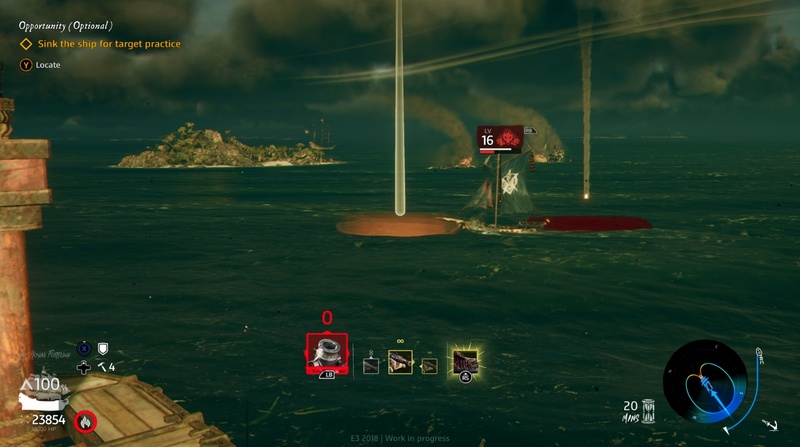Open the circular wind compass minimap
Viewport: 800px width, 447px height.
(705, 381)
